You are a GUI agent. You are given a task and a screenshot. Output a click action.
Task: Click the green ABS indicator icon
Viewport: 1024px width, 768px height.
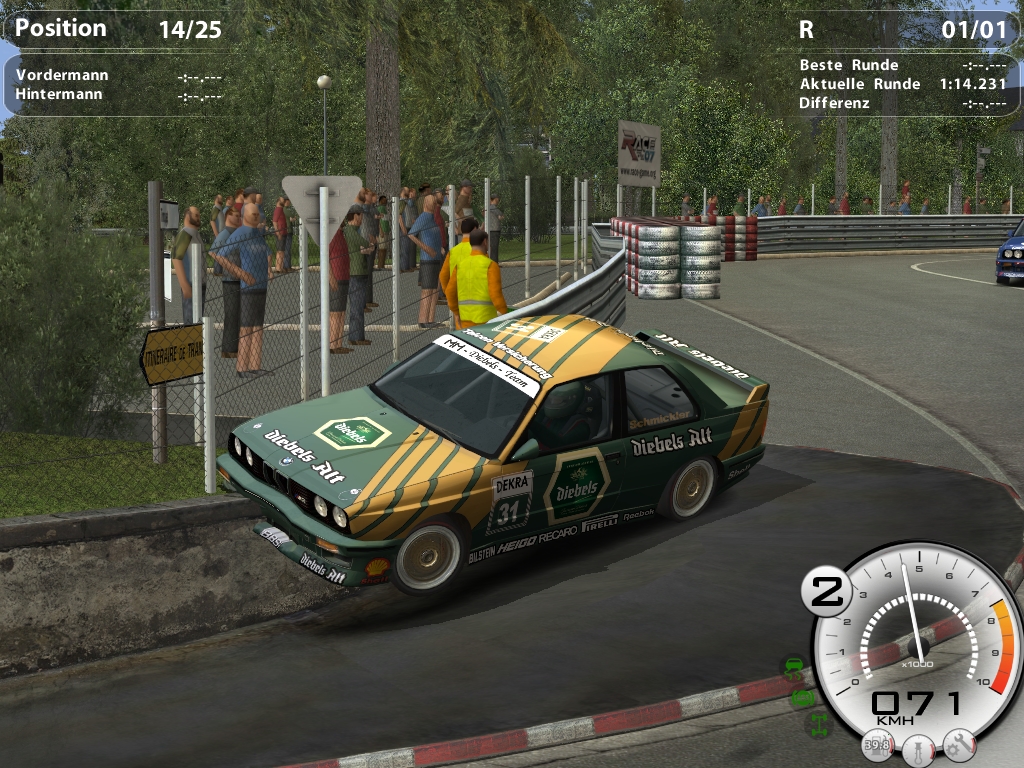[803, 697]
